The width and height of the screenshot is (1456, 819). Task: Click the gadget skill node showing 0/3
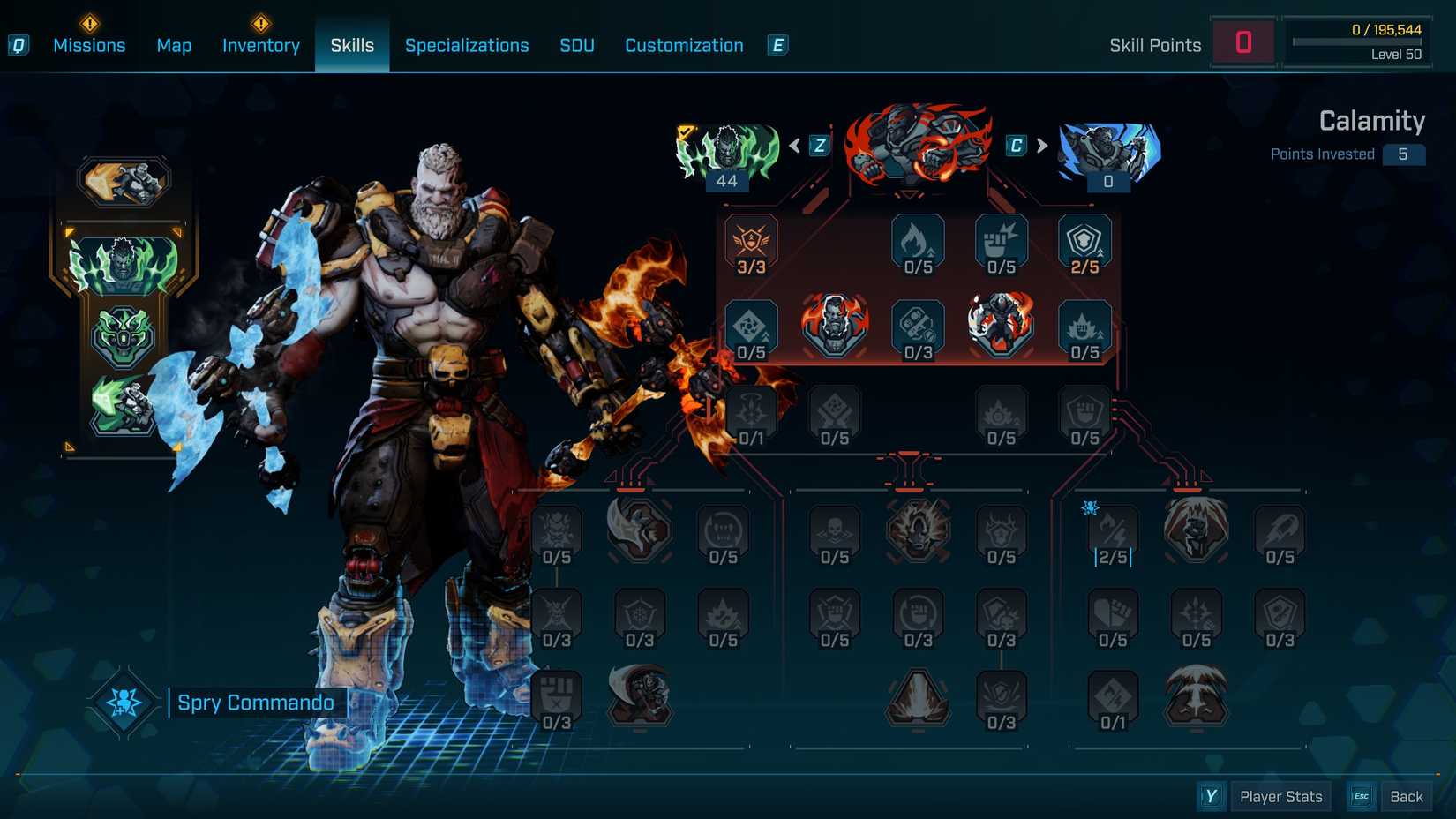pyautogui.click(x=917, y=329)
